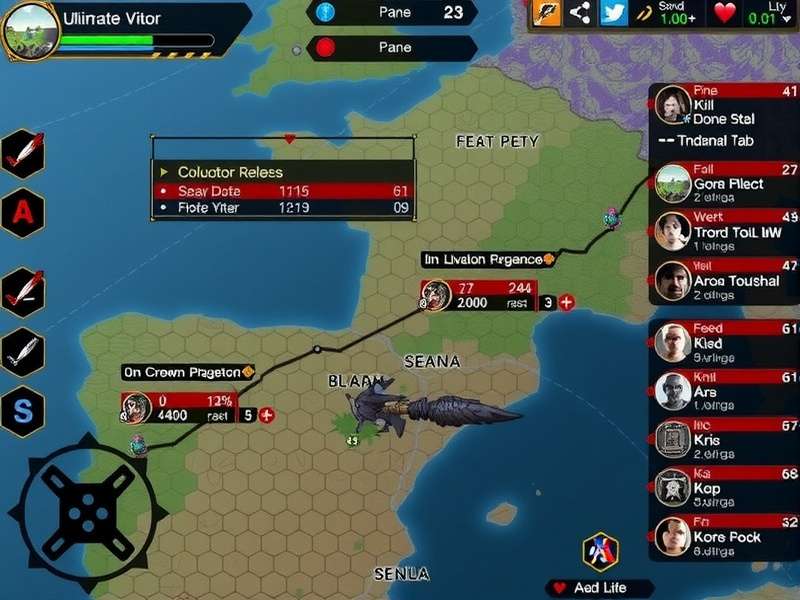Select the orange lightning icon in top bar
The height and width of the screenshot is (600, 800).
(x=546, y=13)
